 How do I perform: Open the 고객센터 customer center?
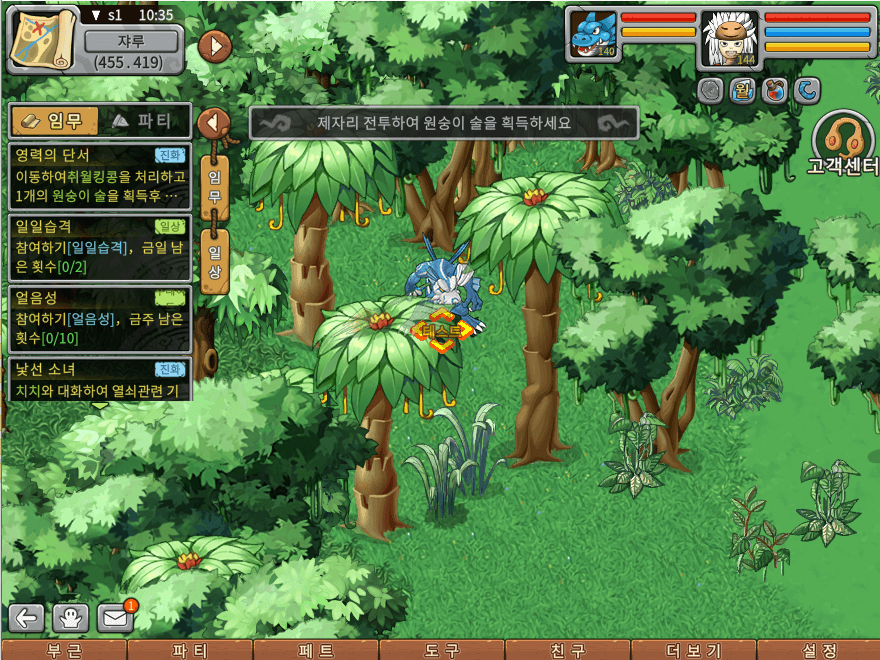(844, 144)
